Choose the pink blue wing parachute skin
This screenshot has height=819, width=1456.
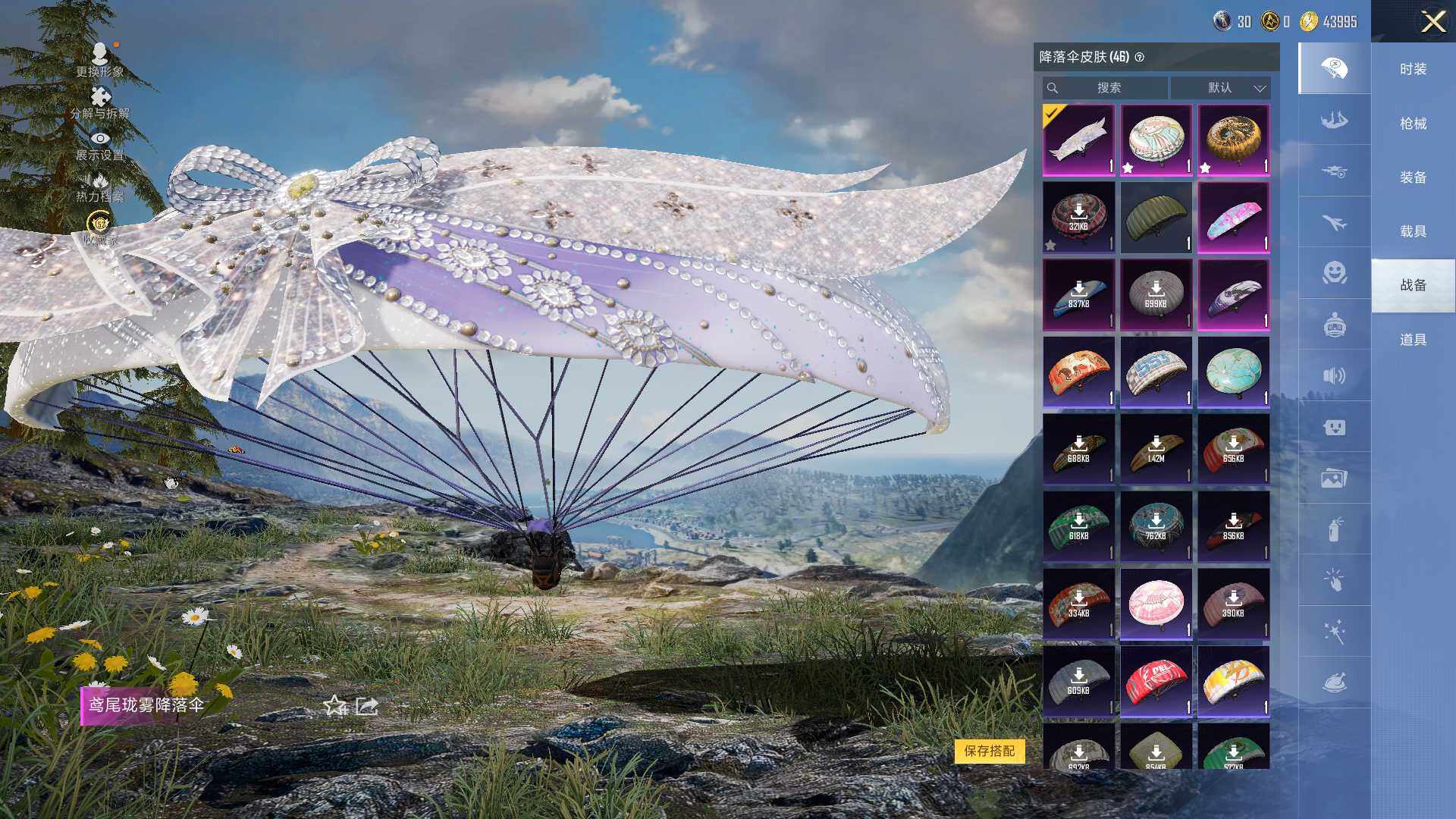tap(1233, 218)
